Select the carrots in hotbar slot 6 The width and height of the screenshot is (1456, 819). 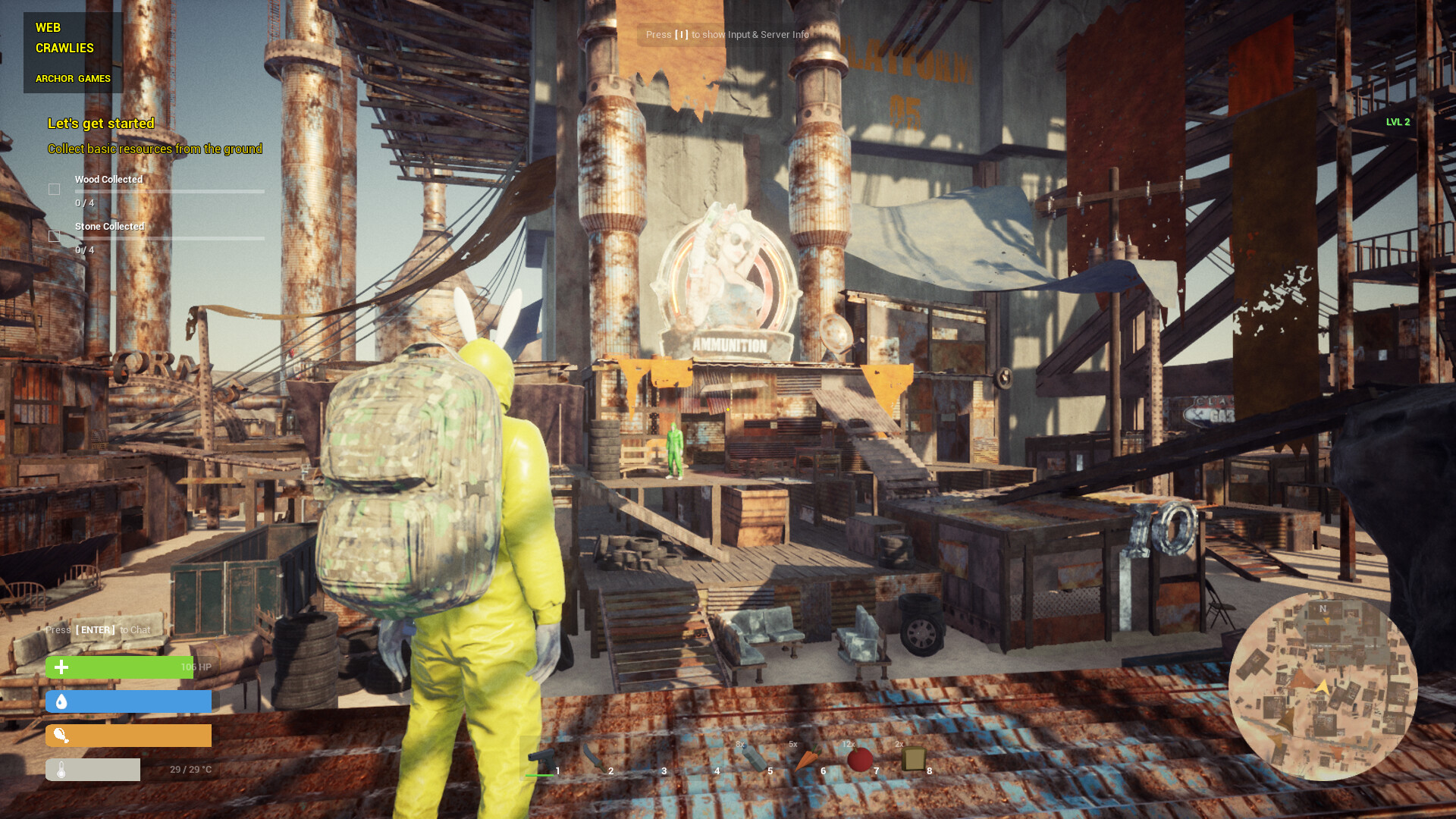(808, 757)
